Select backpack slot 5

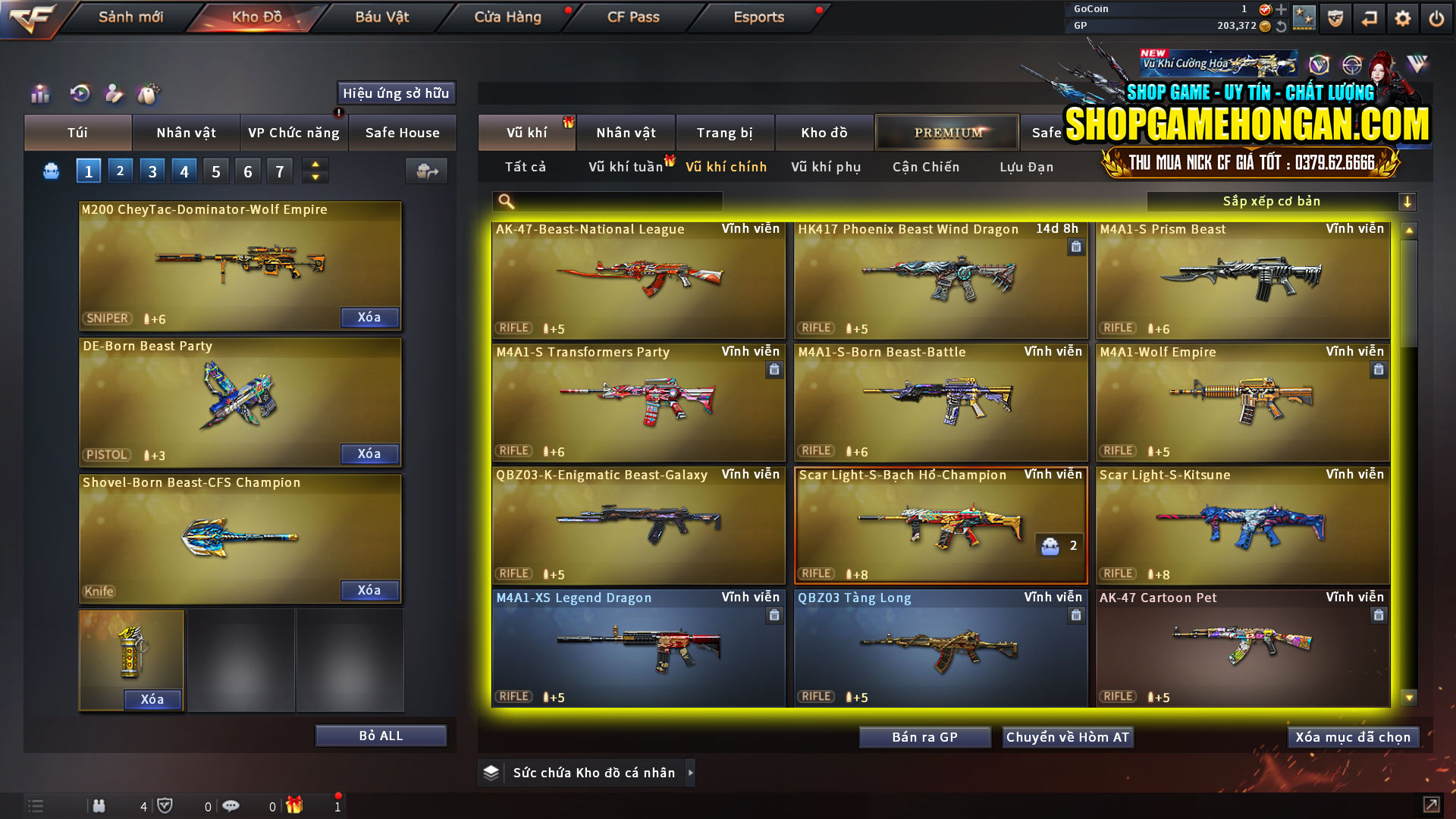tap(215, 171)
